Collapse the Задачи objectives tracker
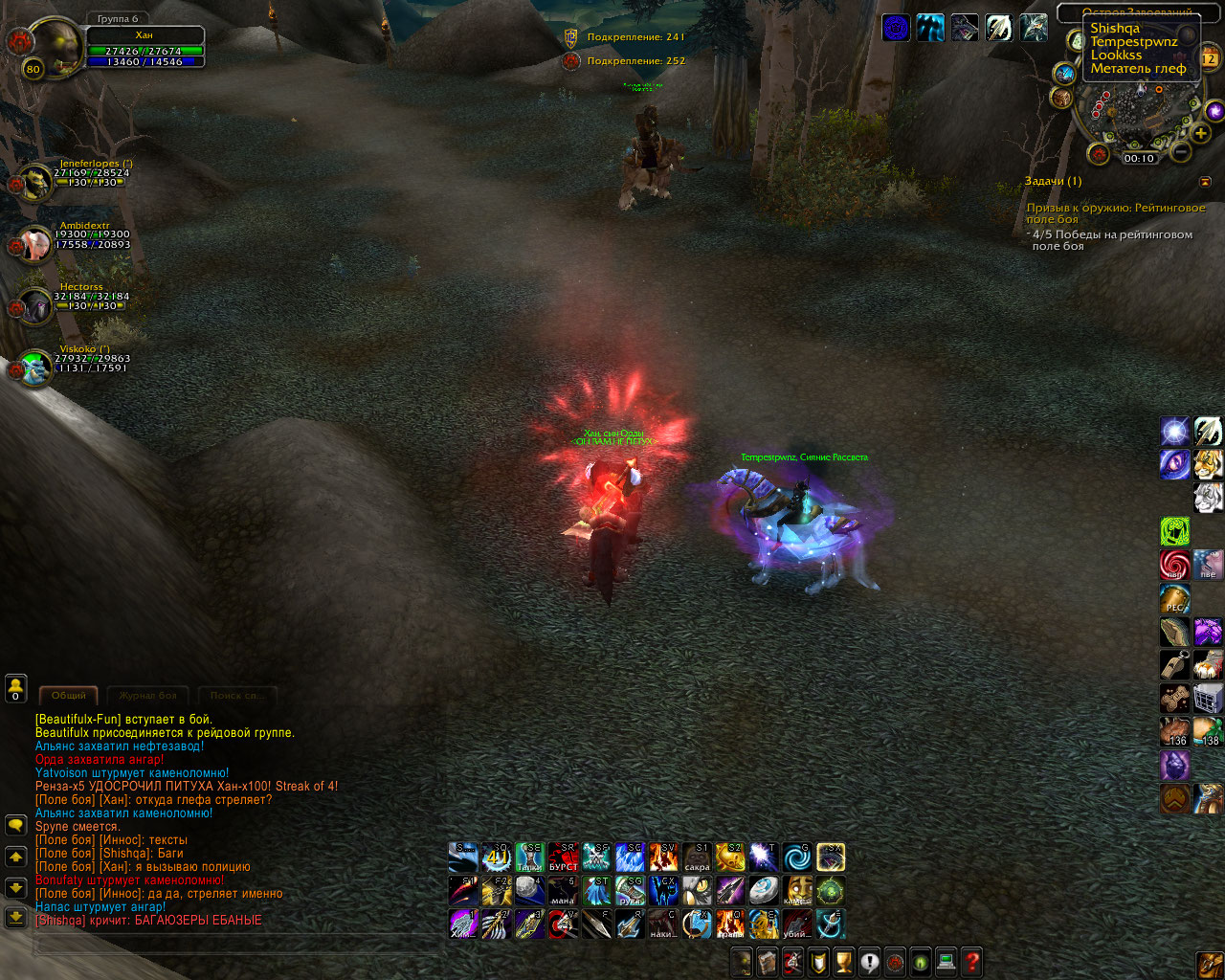 (x=1205, y=182)
